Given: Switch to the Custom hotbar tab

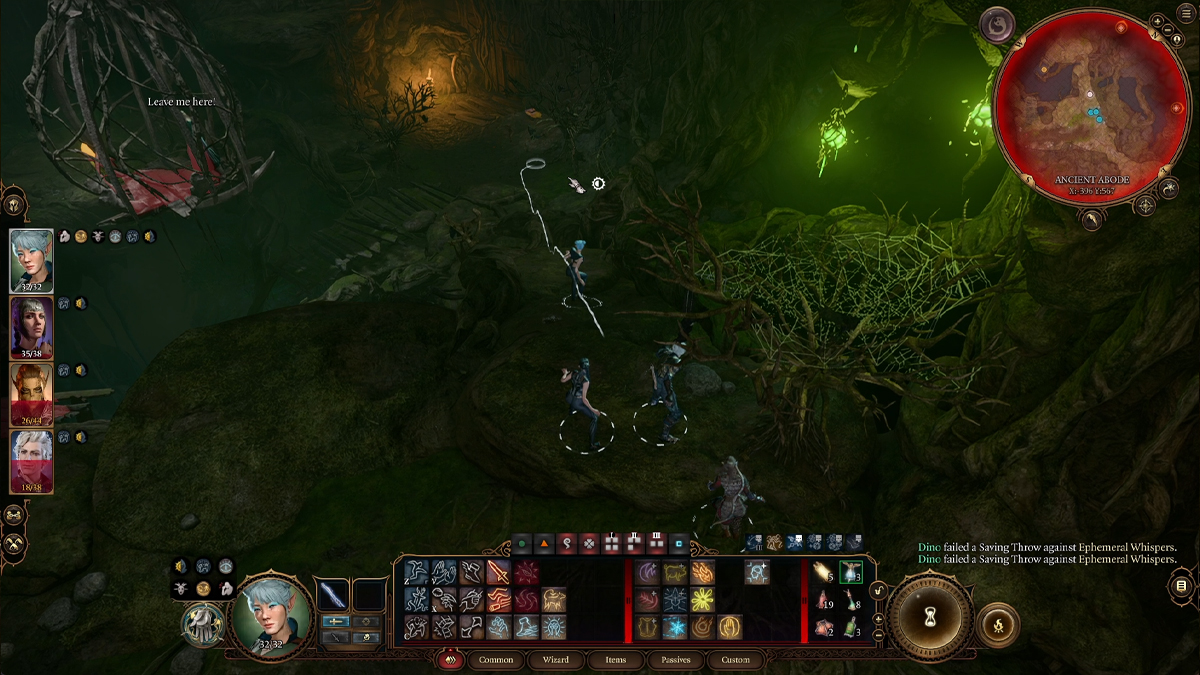Looking at the screenshot, I should [735, 660].
